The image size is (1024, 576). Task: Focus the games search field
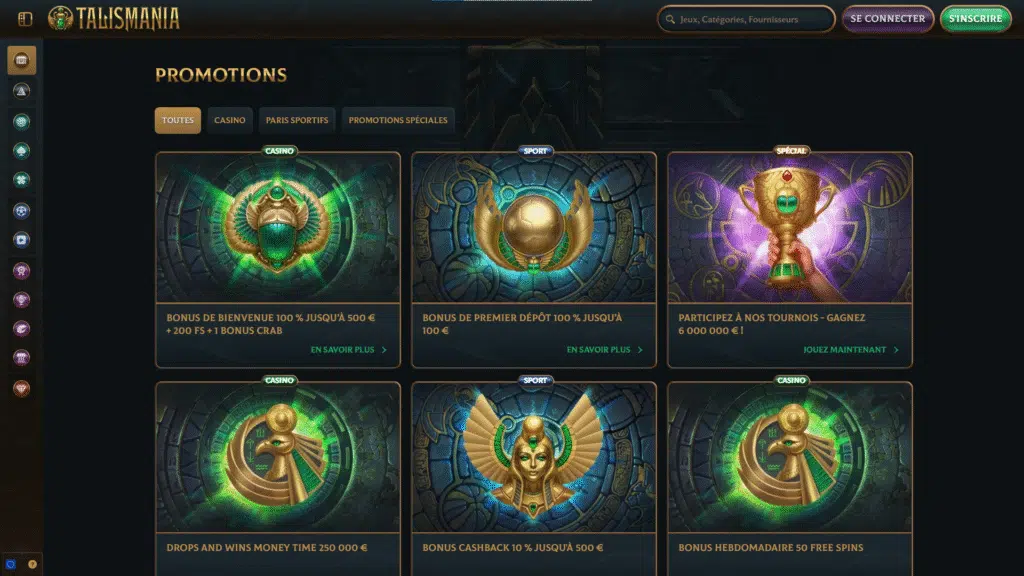point(746,19)
